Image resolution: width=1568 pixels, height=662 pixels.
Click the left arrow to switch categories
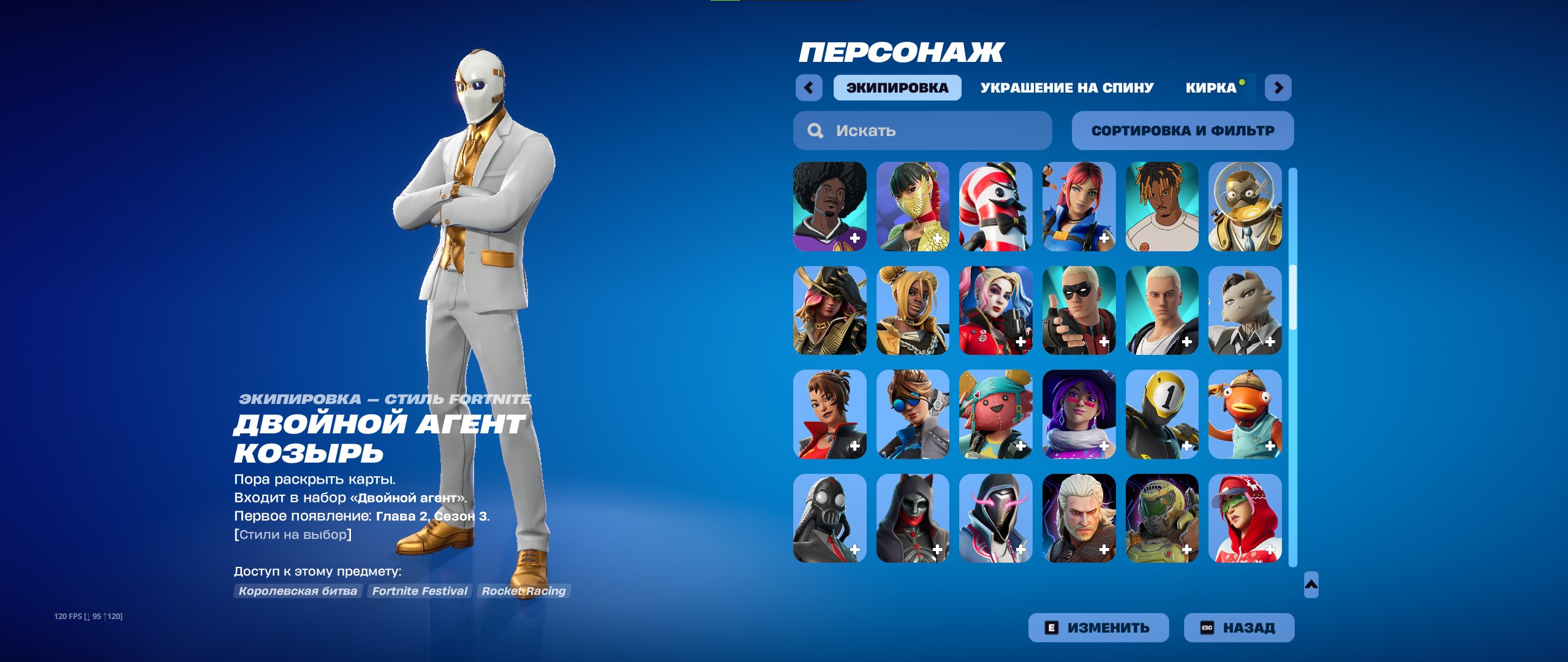810,88
